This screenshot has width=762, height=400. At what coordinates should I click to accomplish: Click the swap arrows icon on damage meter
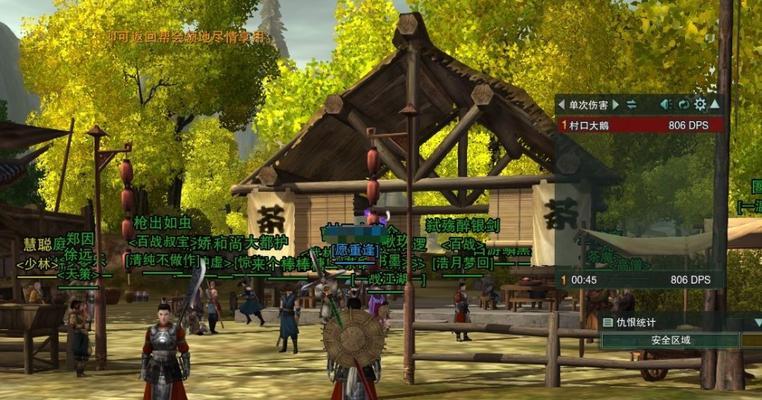coord(631,104)
